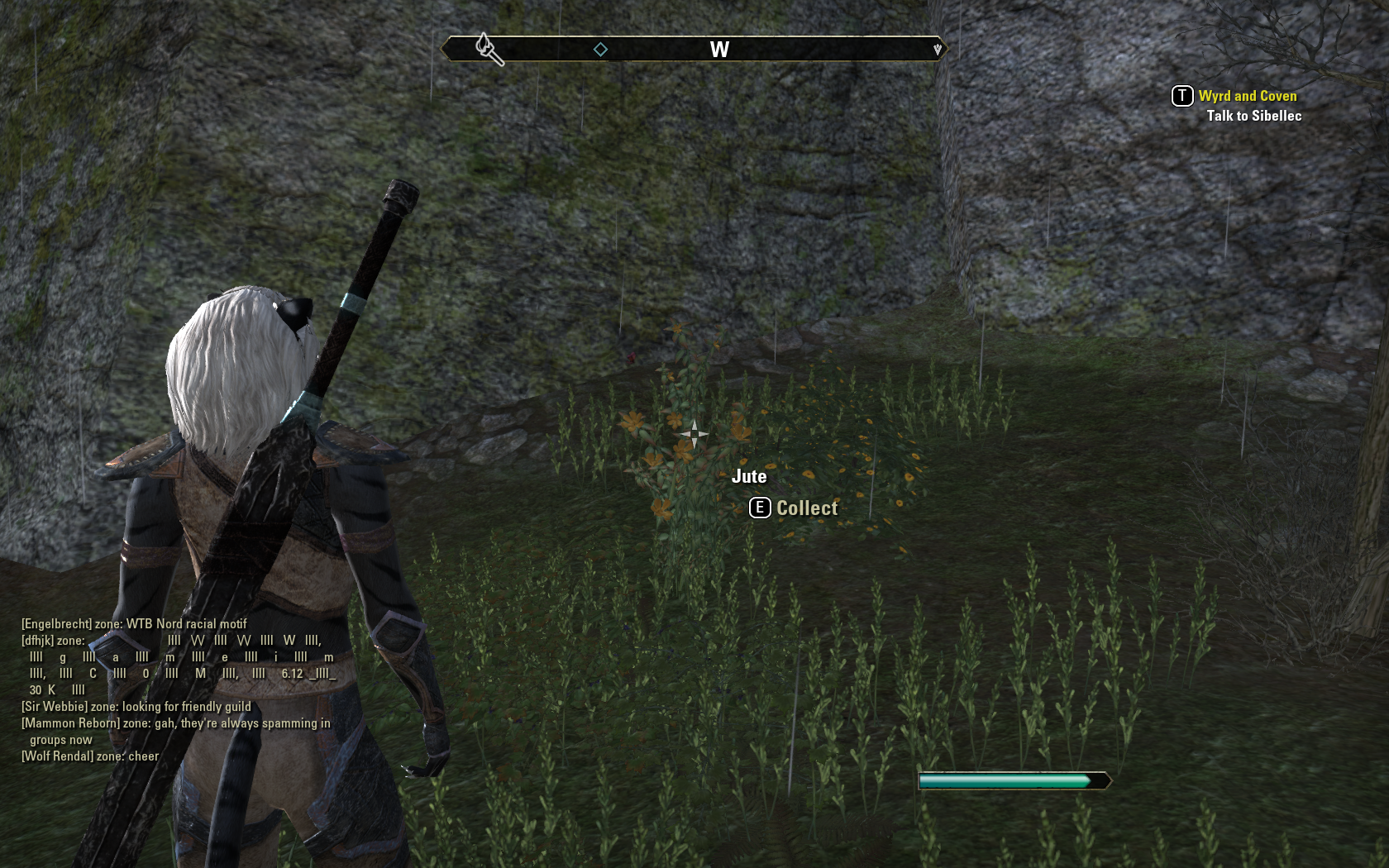
Task: Click the Talk to Sibellec objective
Action: click(1253, 116)
